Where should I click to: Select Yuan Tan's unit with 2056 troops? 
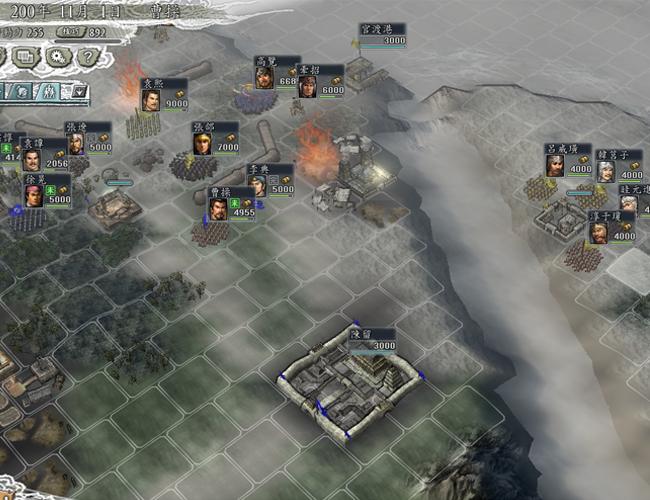[33, 161]
